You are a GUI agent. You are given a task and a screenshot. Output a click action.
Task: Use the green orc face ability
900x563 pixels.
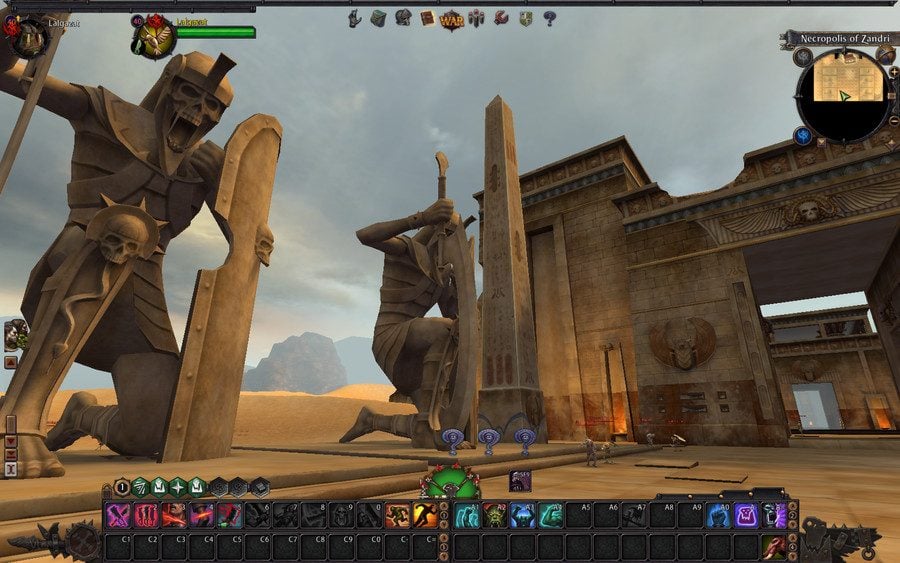pos(495,515)
